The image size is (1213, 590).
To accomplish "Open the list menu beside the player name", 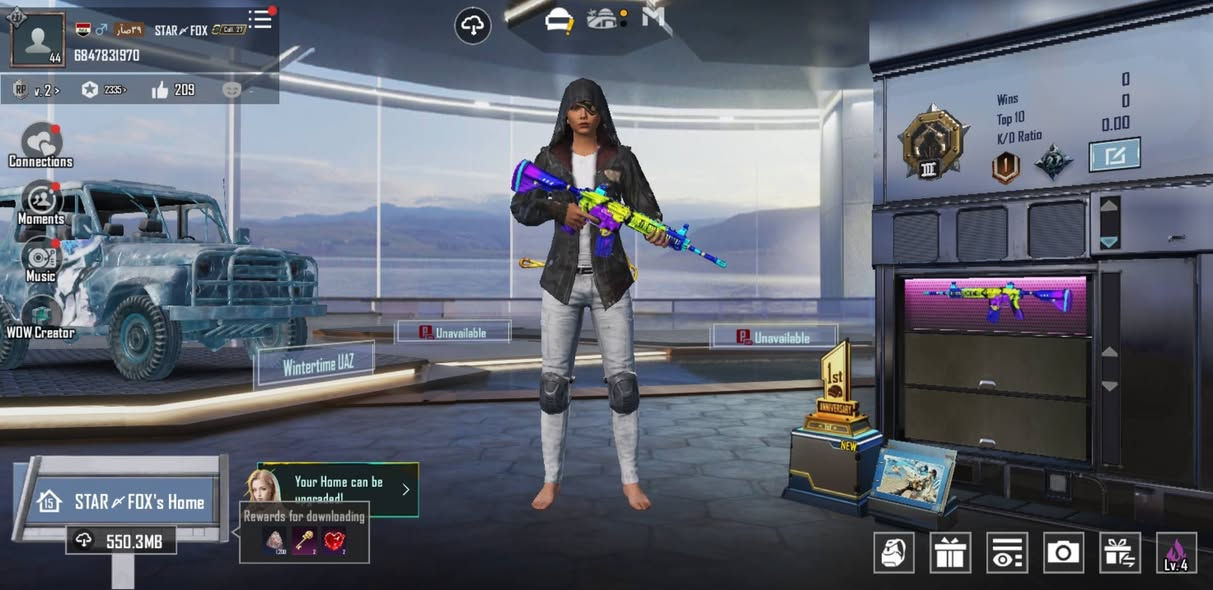I will (x=260, y=19).
